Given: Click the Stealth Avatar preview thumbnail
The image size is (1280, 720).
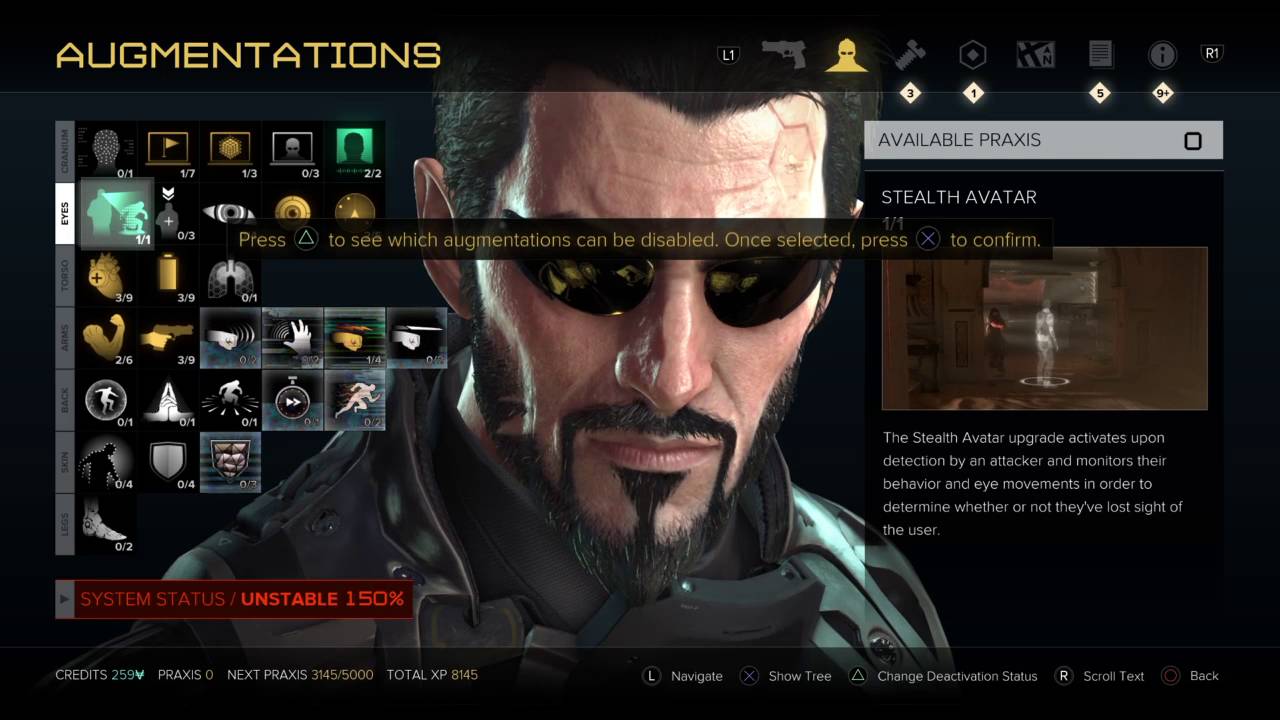Looking at the screenshot, I should pyautogui.click(x=1044, y=328).
